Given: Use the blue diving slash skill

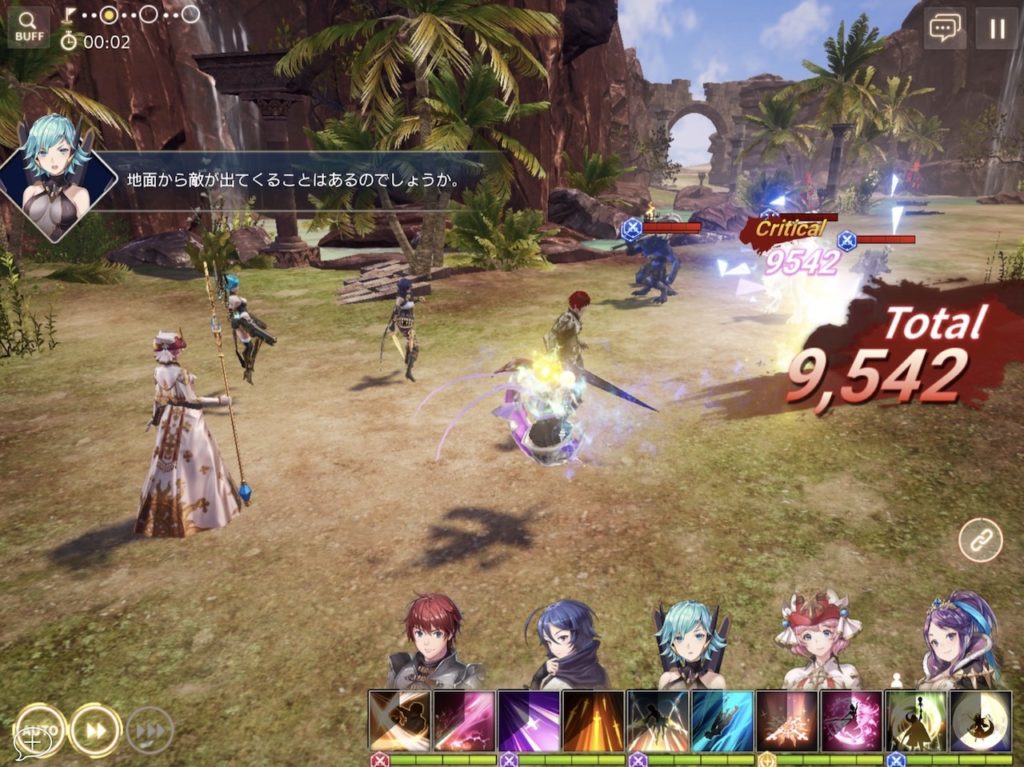Looking at the screenshot, I should (722, 721).
